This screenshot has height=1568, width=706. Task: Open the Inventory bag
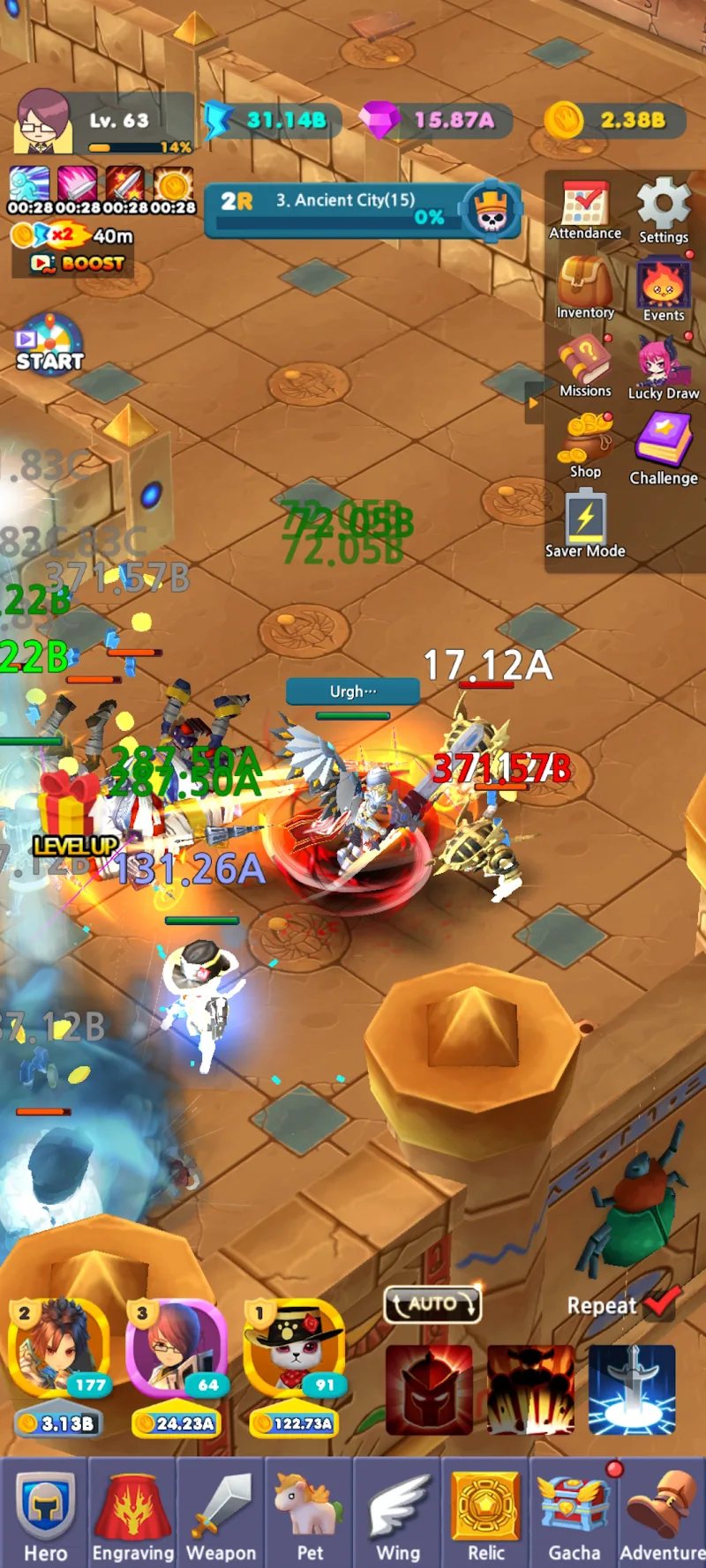(585, 288)
